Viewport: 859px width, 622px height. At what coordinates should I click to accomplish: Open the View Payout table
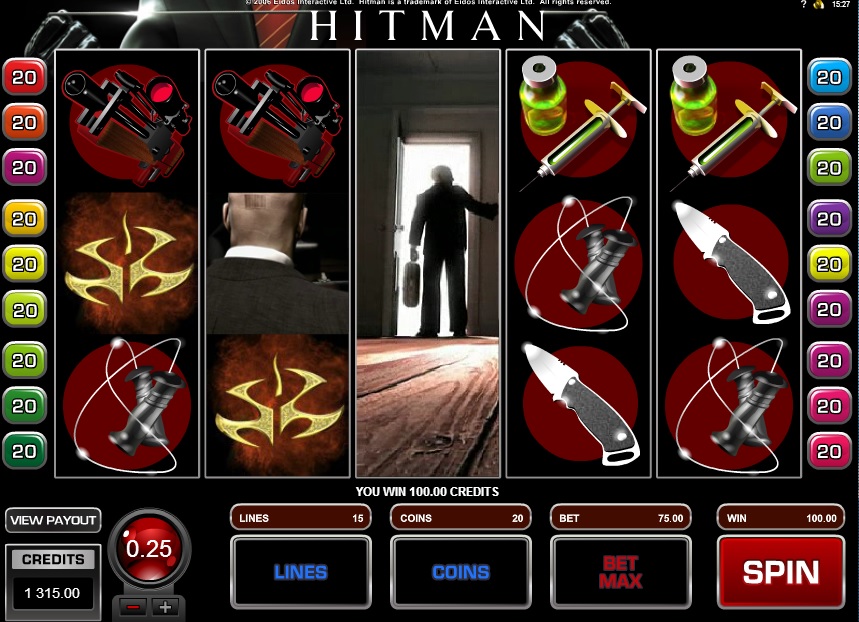pos(53,520)
